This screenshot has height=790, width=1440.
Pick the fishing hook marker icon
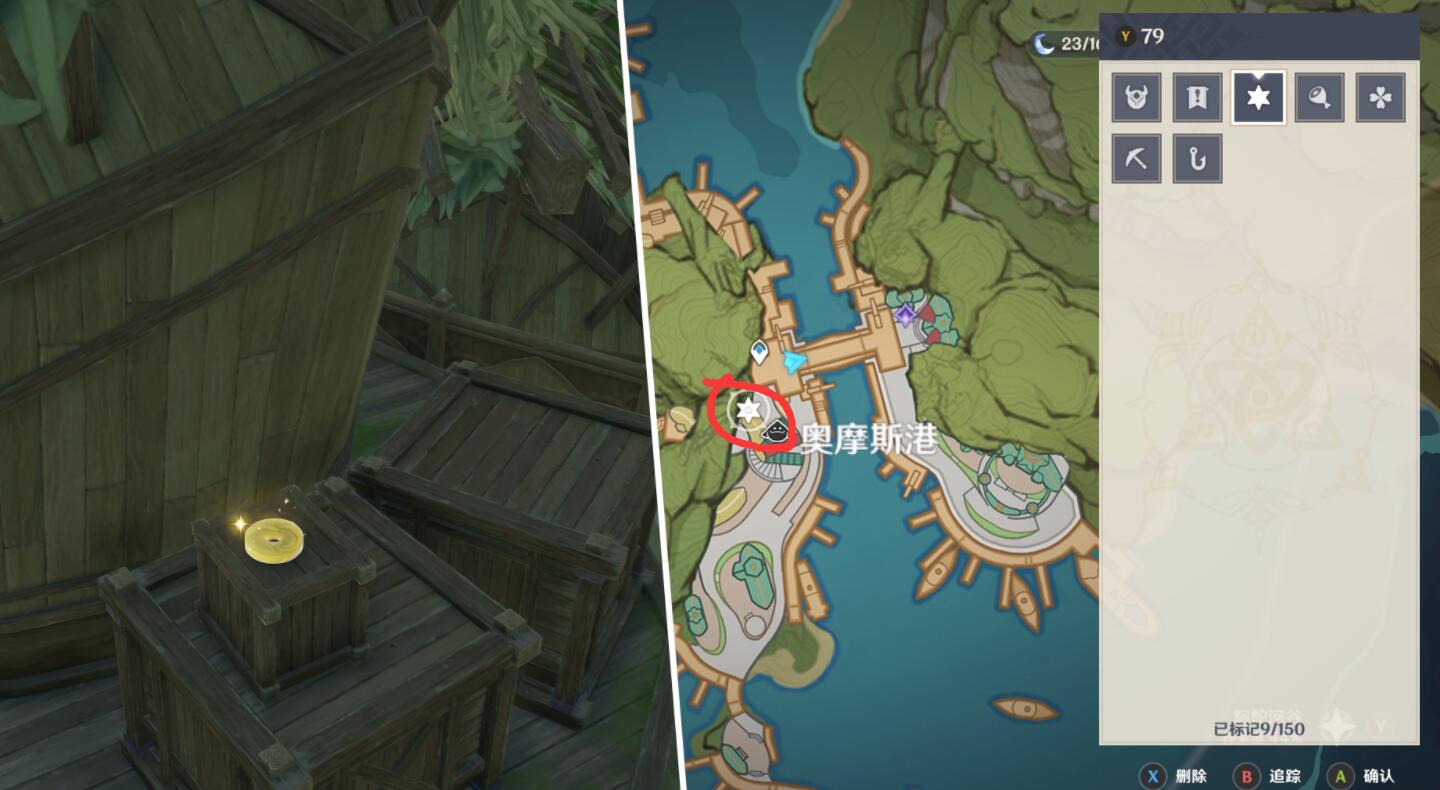pyautogui.click(x=1197, y=159)
